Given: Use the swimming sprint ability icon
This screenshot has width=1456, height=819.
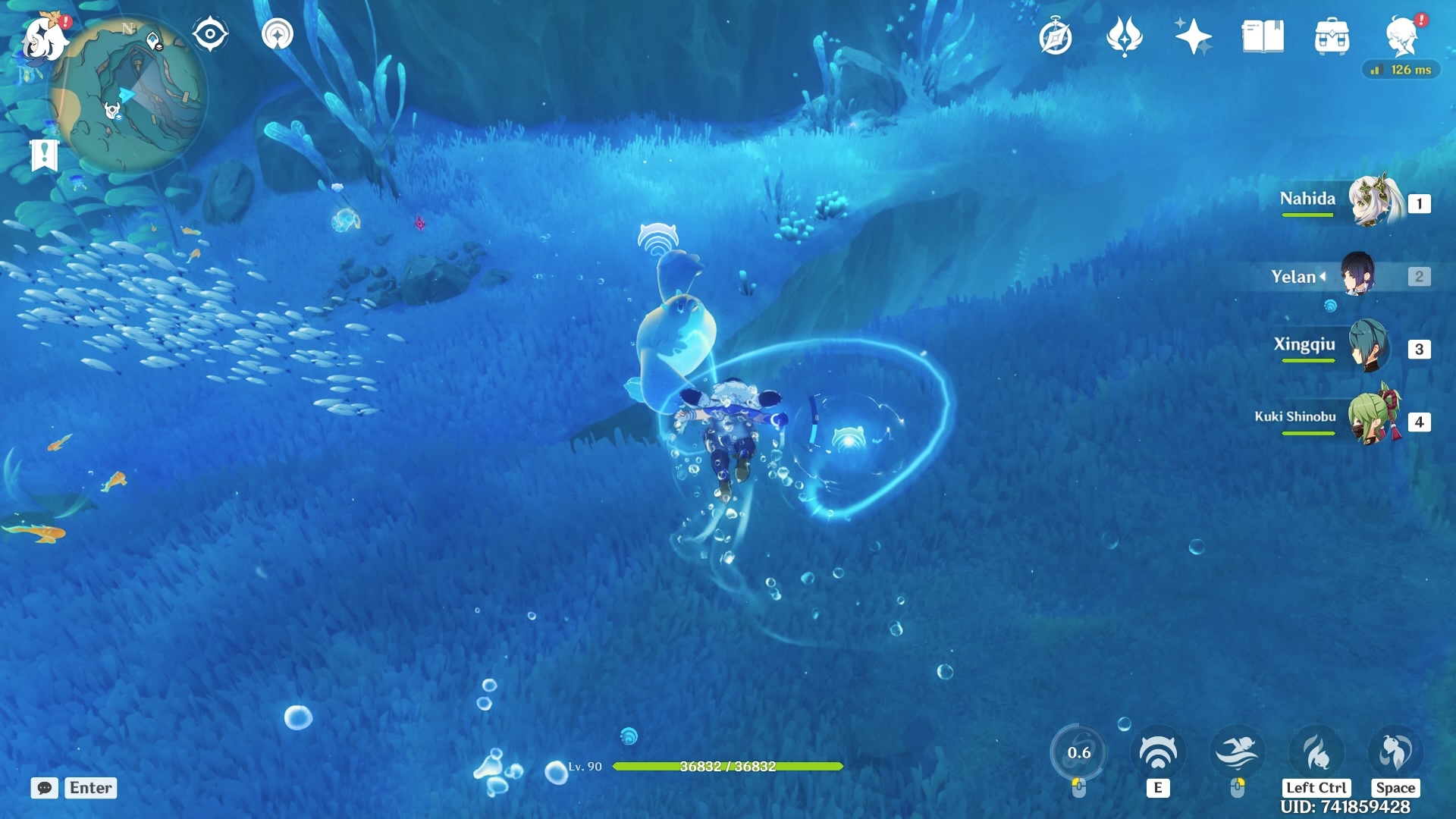Looking at the screenshot, I should (1237, 752).
